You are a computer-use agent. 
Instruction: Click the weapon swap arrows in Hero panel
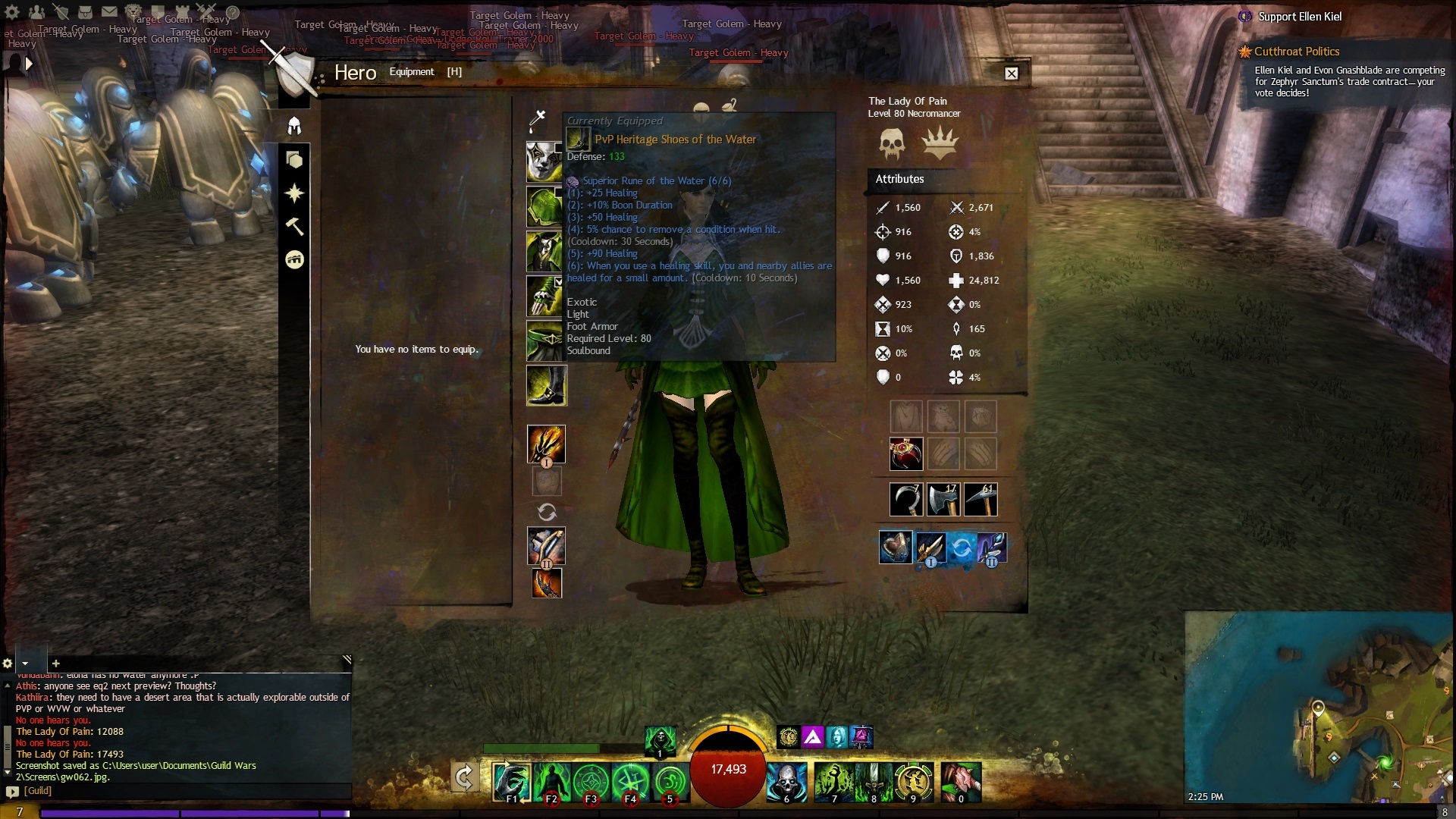pos(547,512)
